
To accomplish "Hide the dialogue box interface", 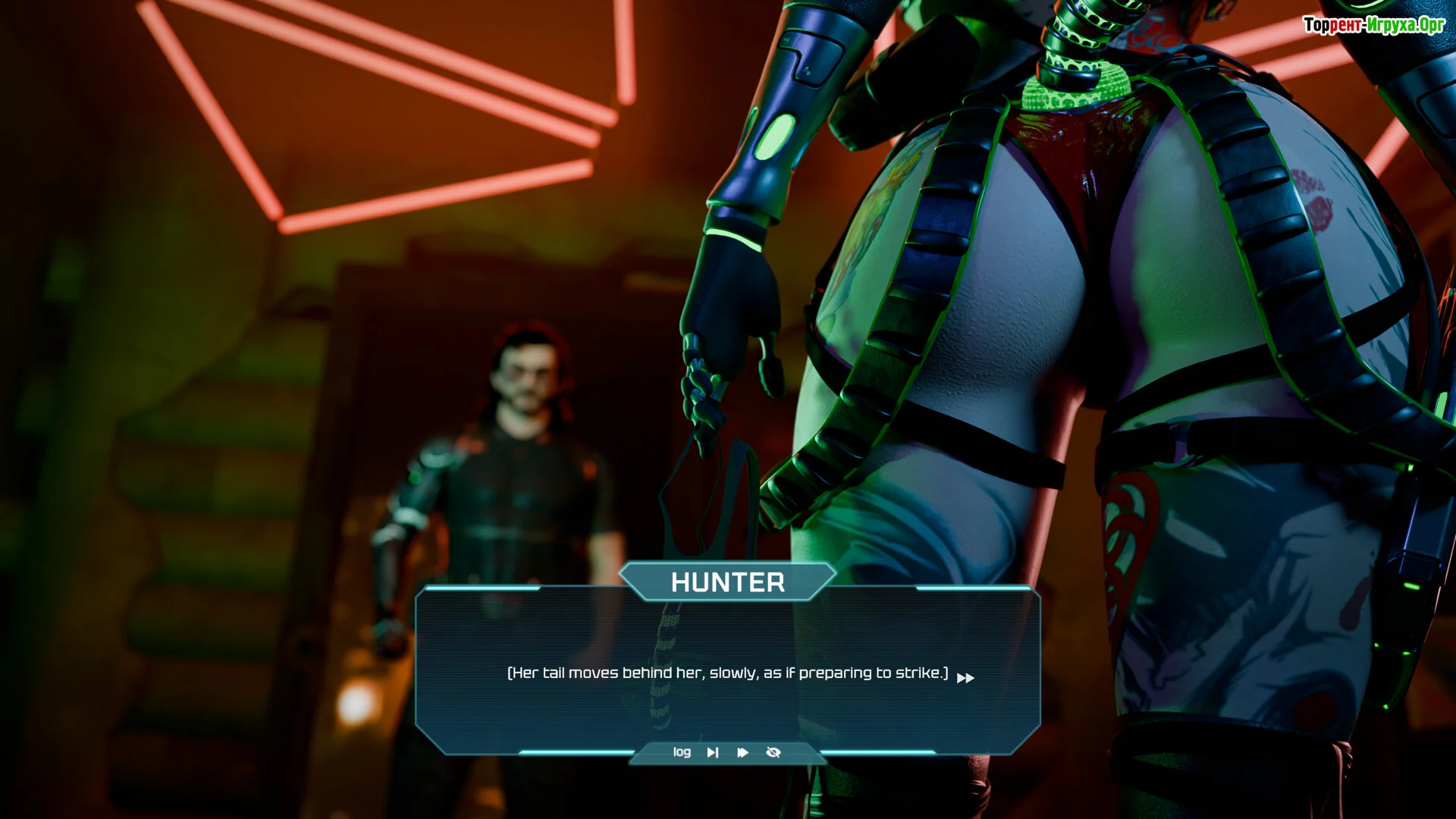I will click(x=773, y=752).
